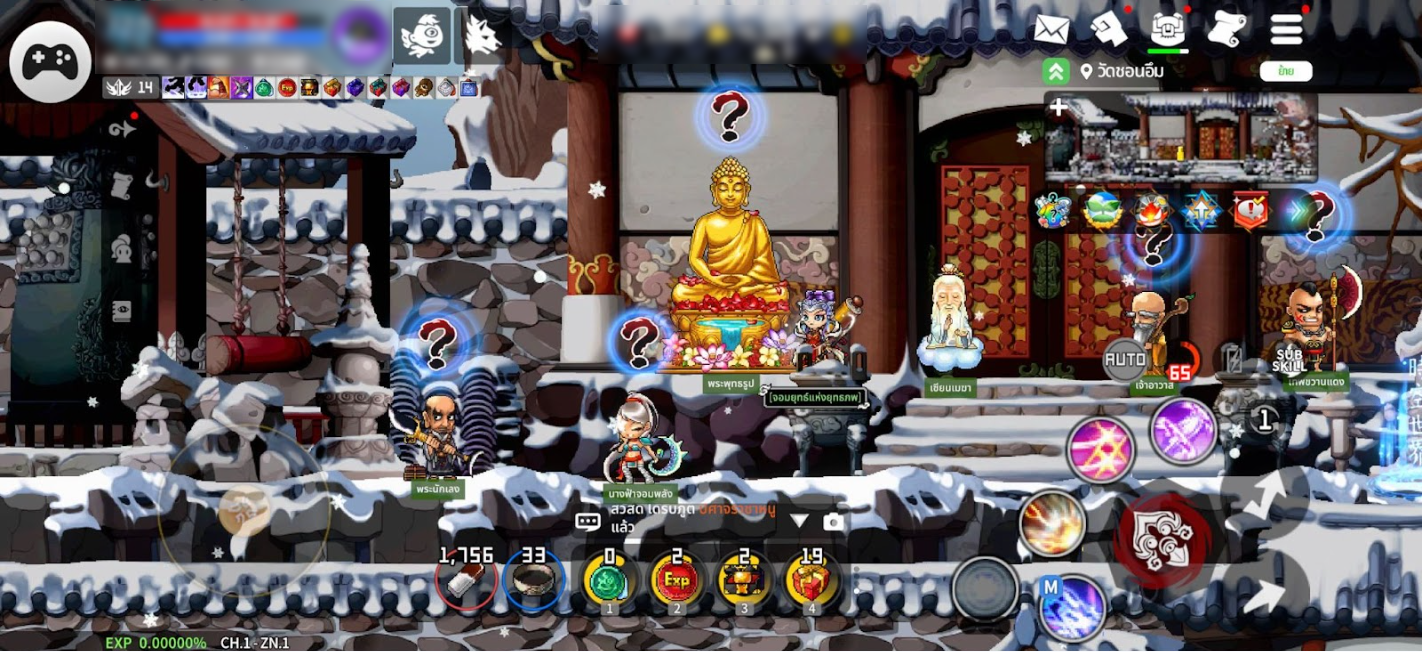Viewport: 1422px width, 652px height.
Task: Tap the green double-arrow up icon
Action: (x=1056, y=71)
